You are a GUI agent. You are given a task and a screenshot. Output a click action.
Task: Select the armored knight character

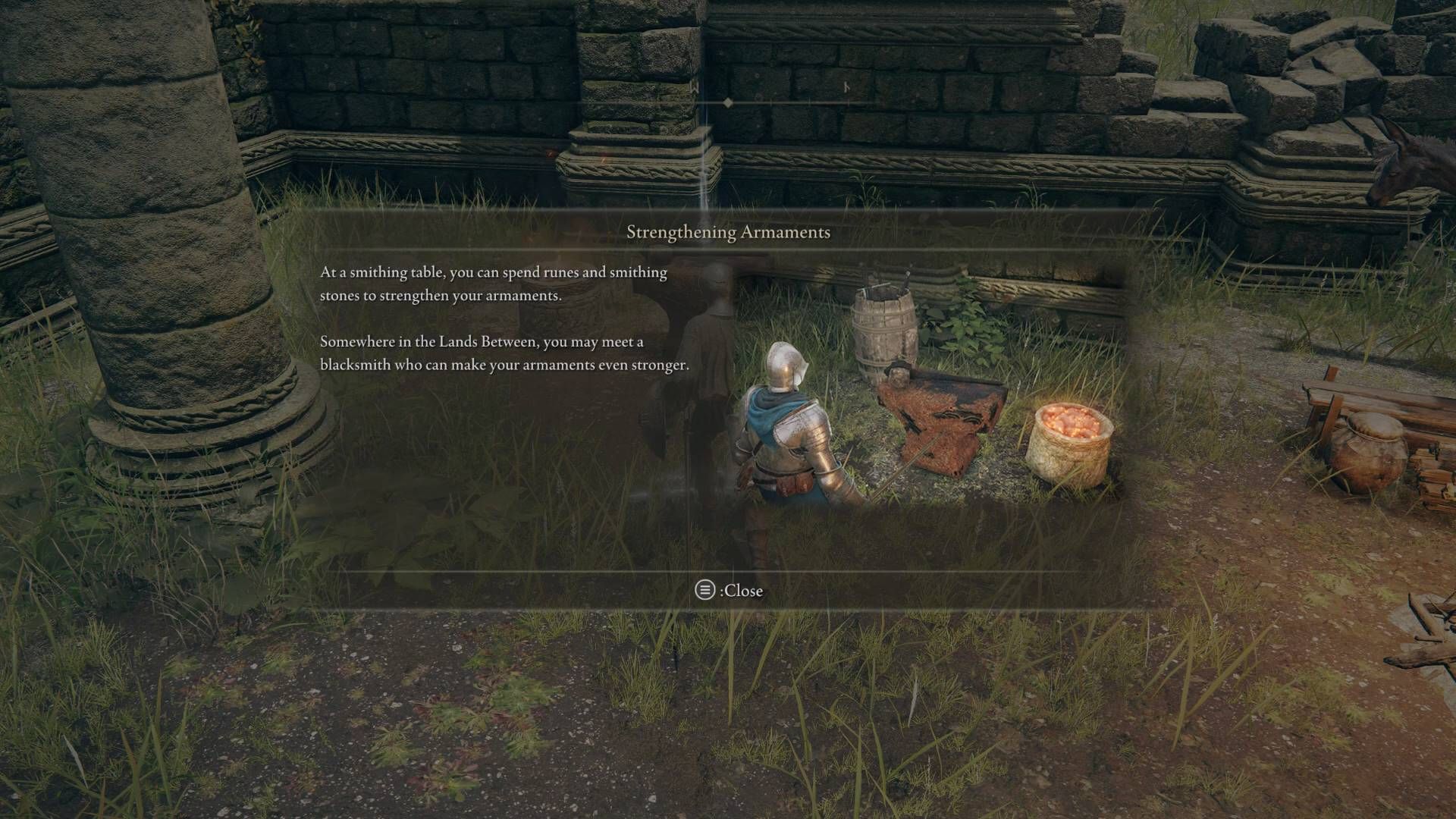[789, 432]
